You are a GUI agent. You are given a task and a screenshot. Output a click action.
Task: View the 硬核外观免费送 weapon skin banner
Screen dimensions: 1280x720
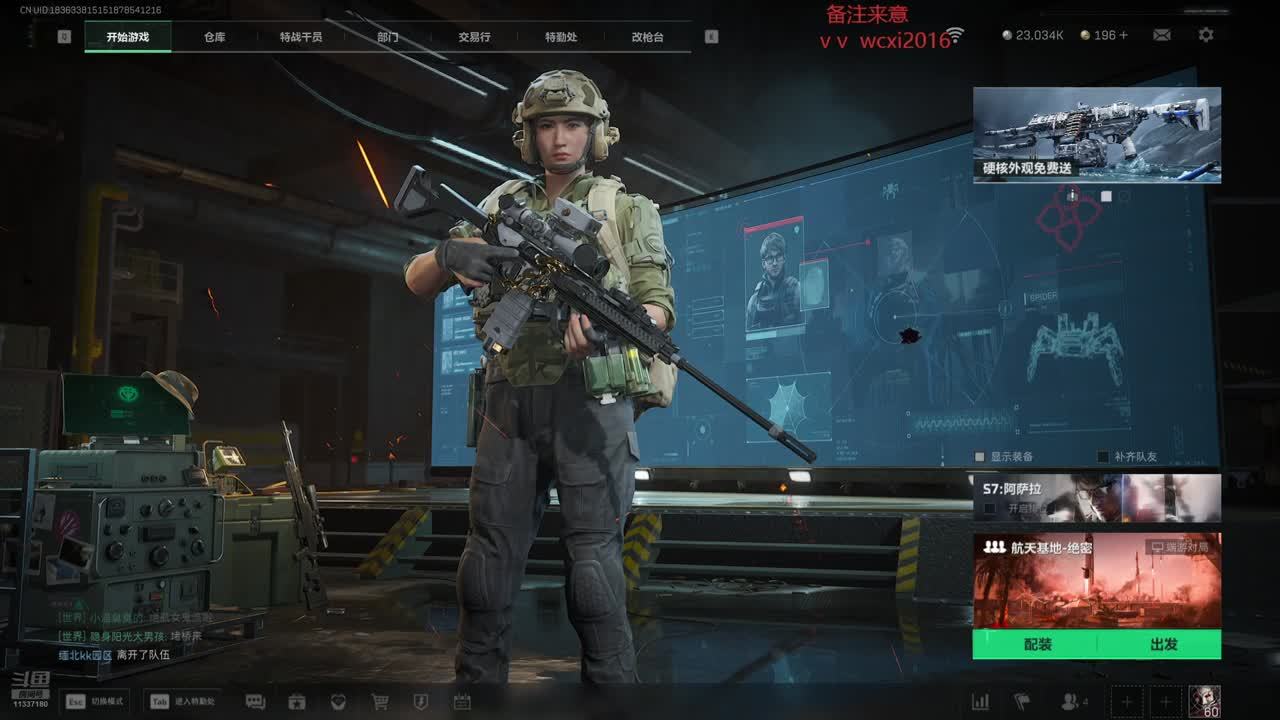[x=1096, y=134]
